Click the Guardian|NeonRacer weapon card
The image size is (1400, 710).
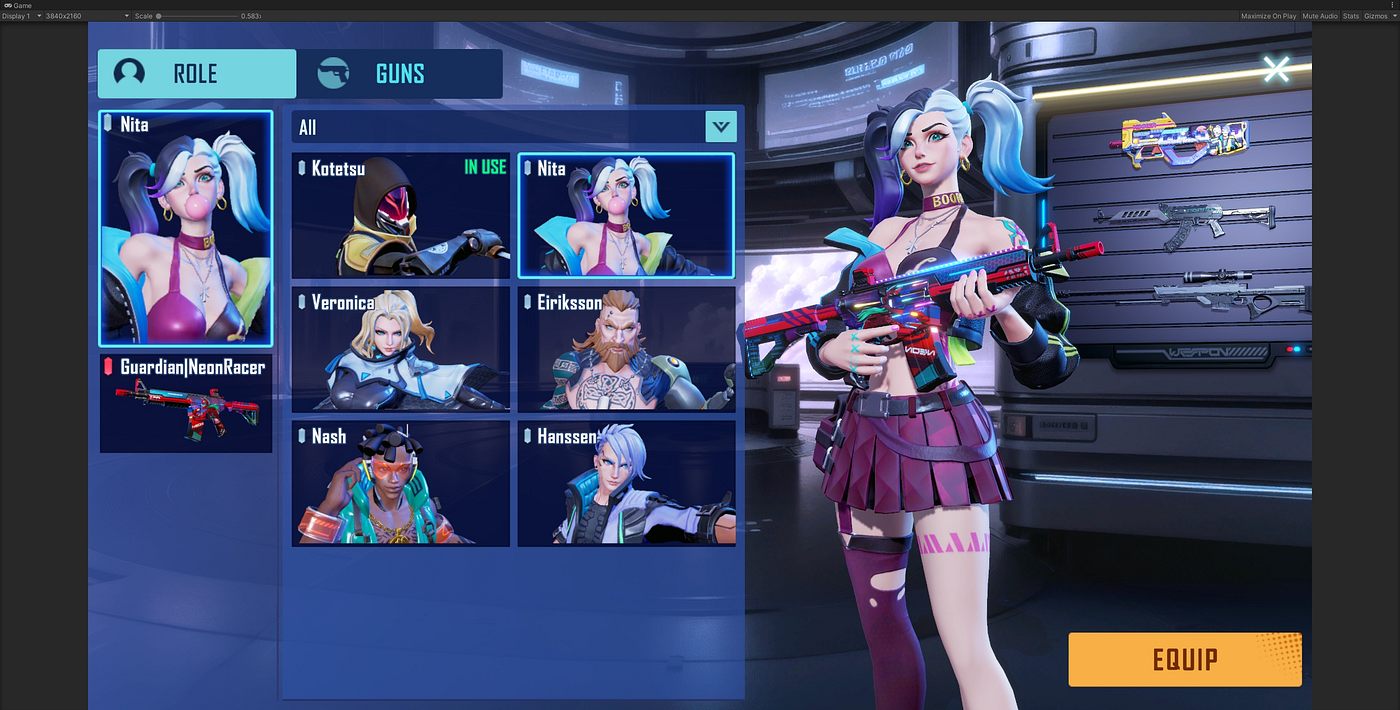pyautogui.click(x=186, y=403)
